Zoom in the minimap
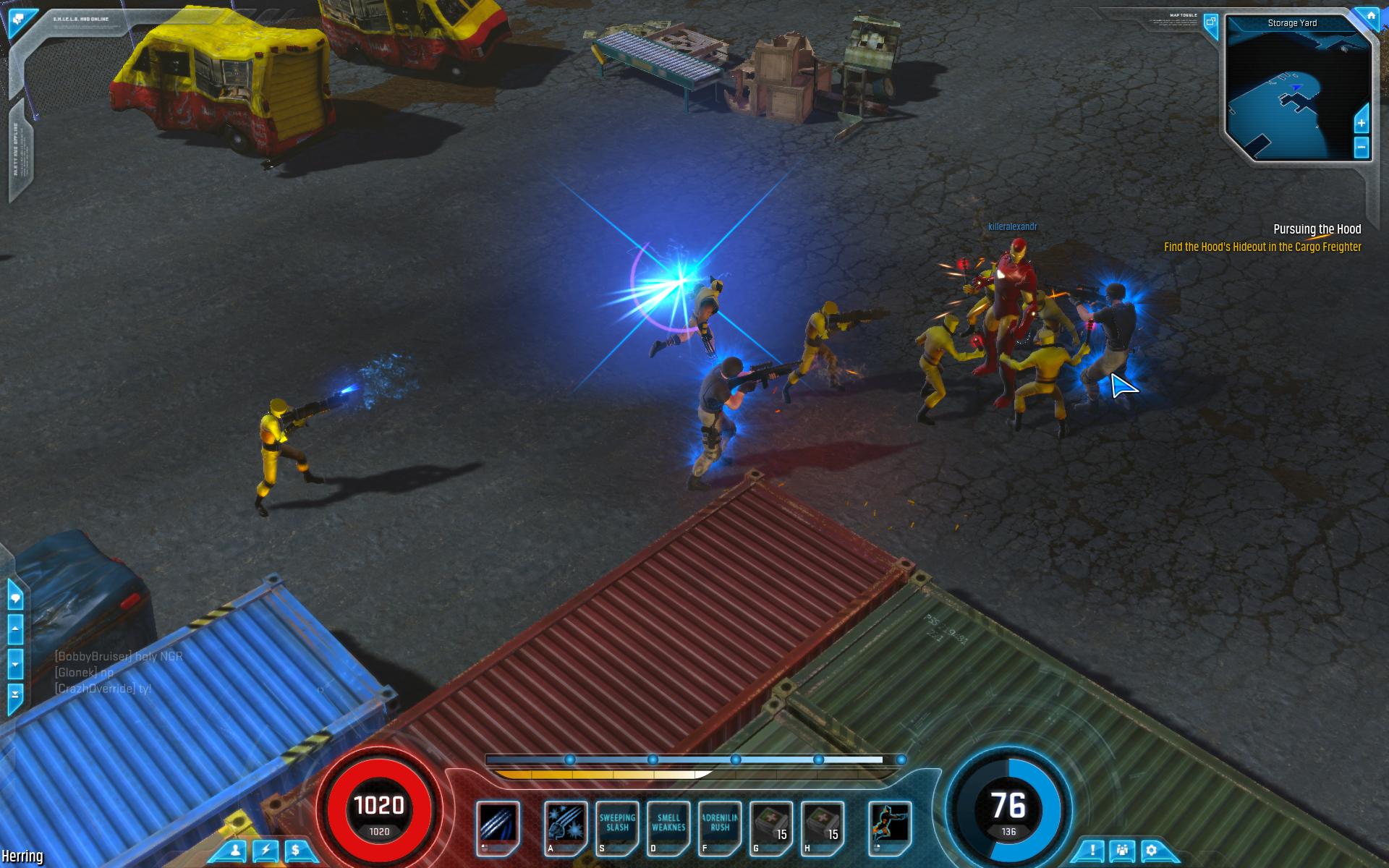 [1361, 123]
